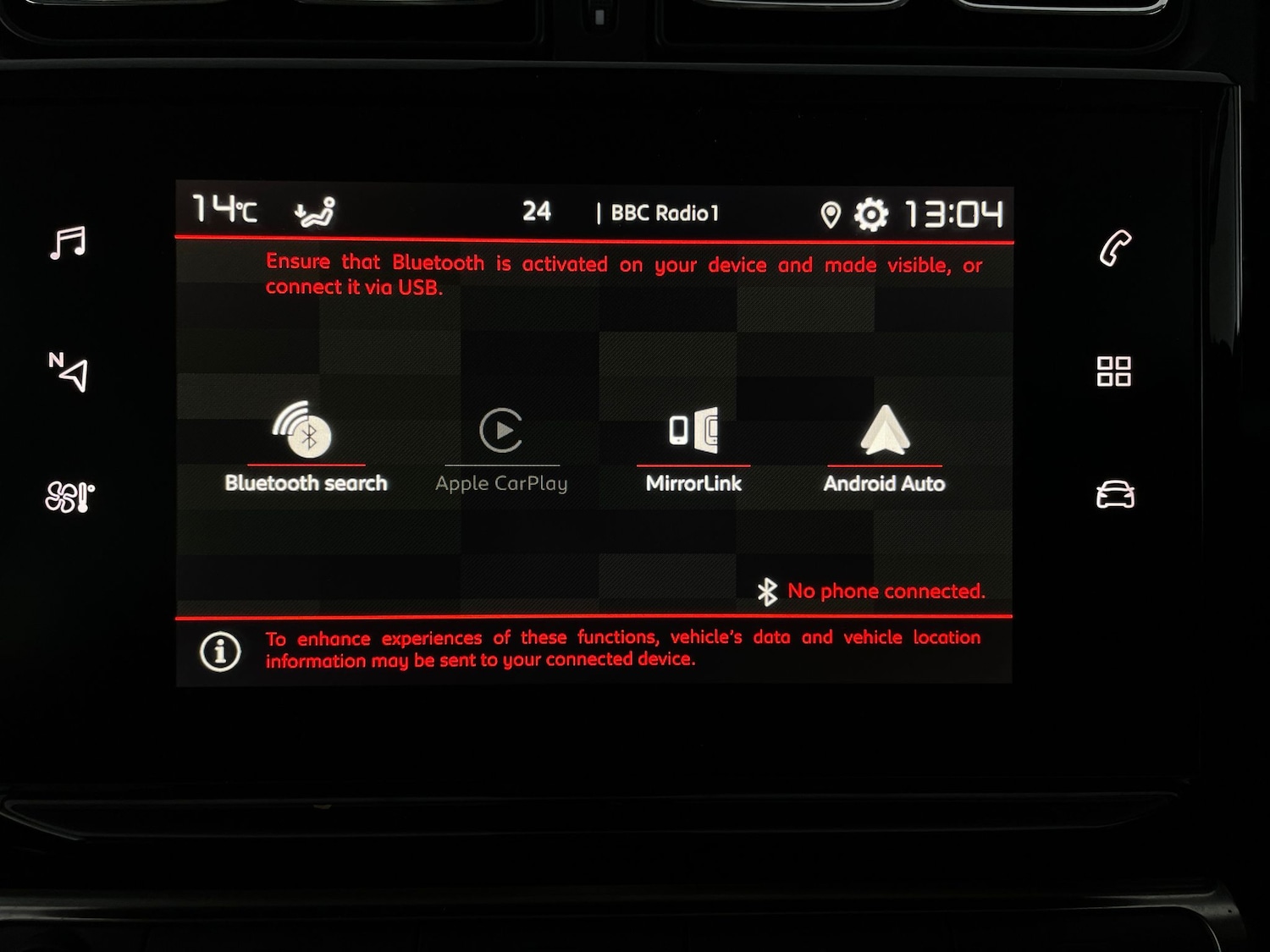Open the seat airflow climate indicator
Screen dimensions: 1270x952
[314, 212]
